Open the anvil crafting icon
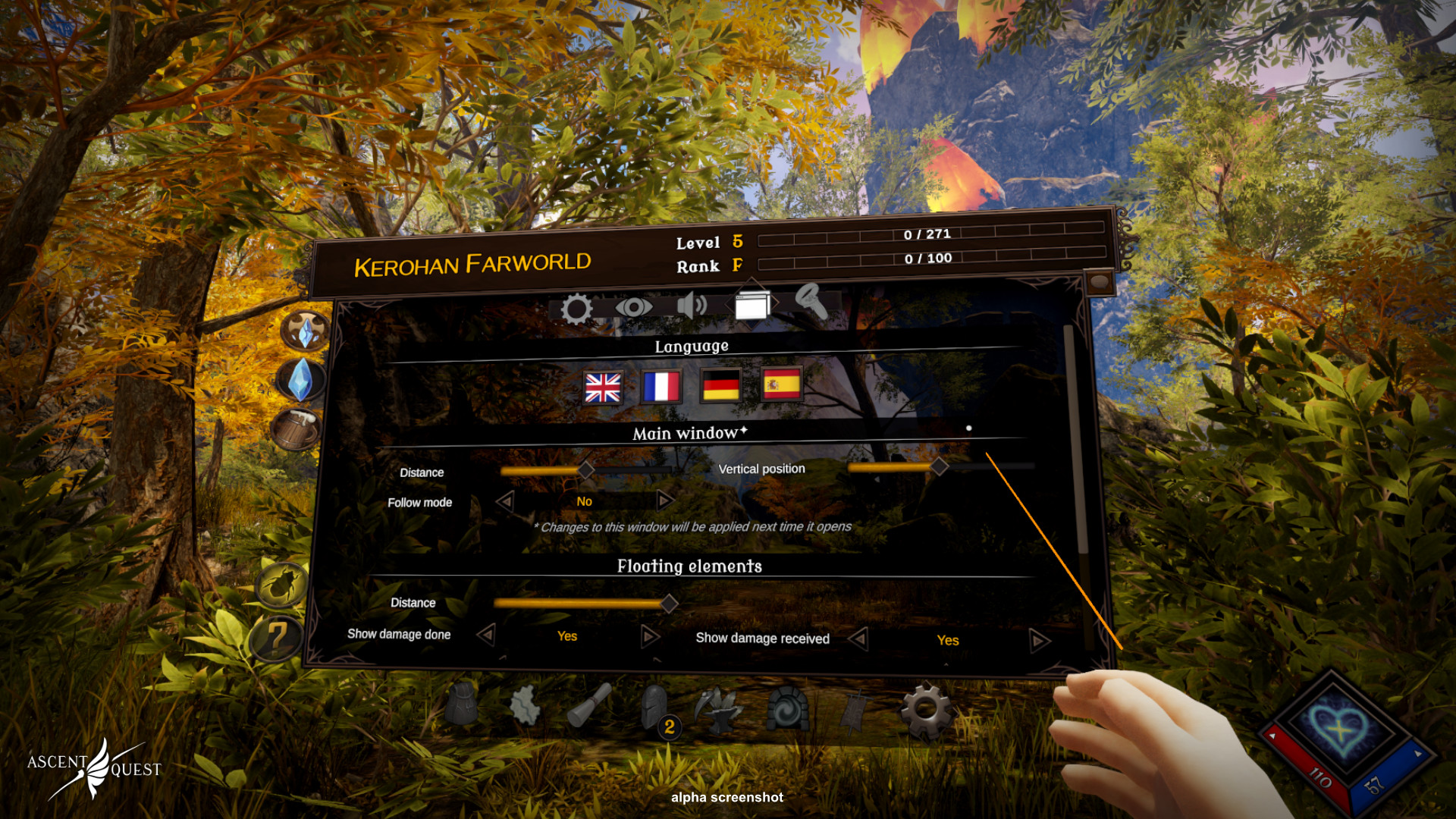This screenshot has width=1456, height=819. 719,708
